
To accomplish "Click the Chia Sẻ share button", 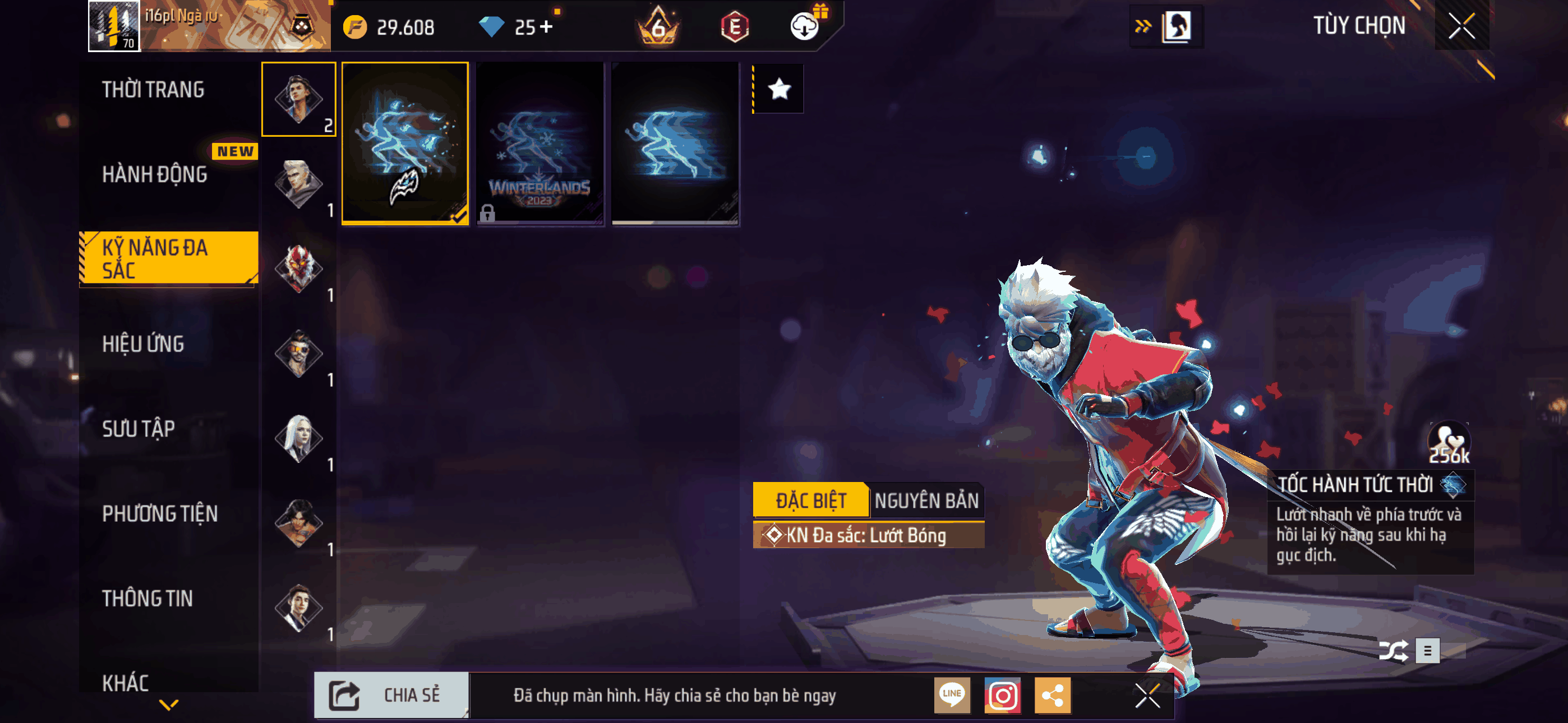I will click(391, 695).
